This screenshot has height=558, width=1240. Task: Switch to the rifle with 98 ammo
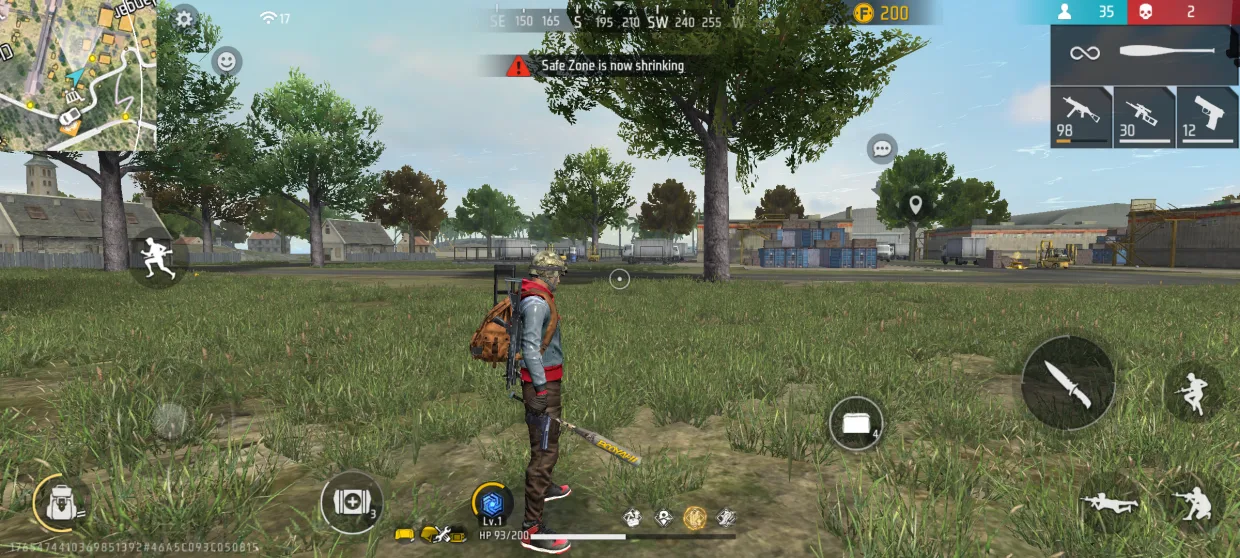click(x=1081, y=116)
